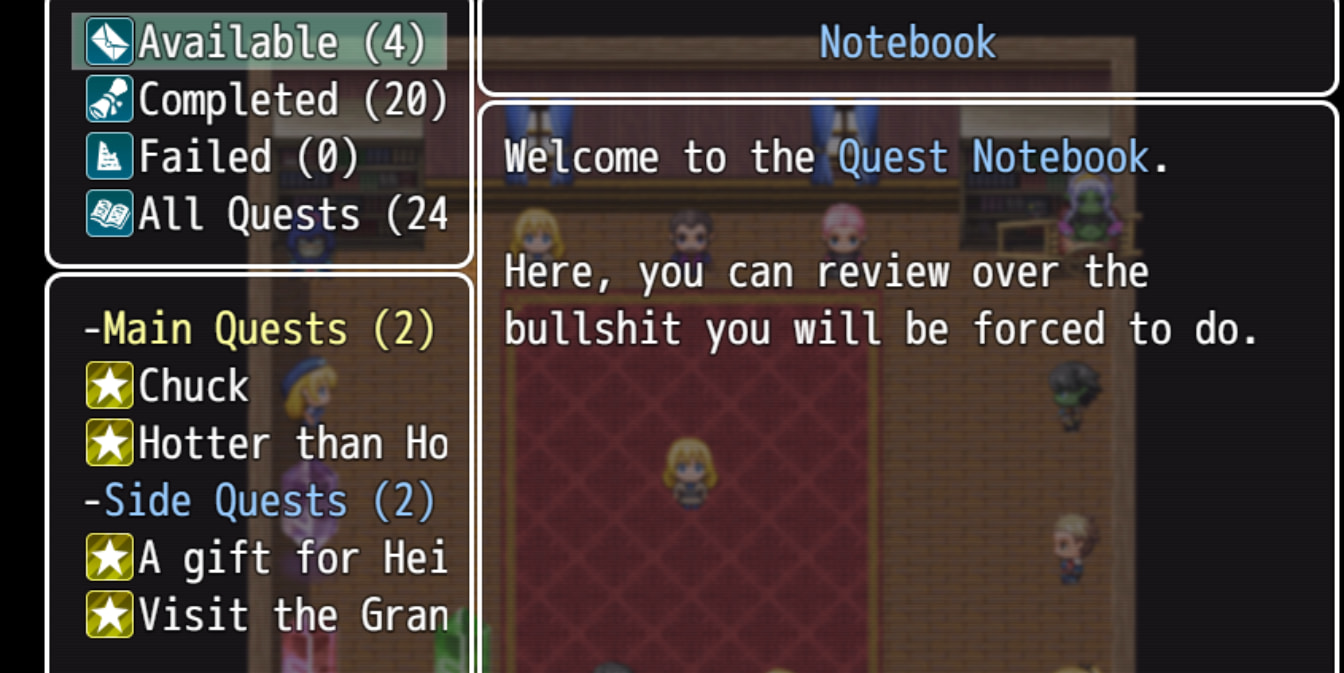
Task: Select the Available quests category
Action: (x=259, y=42)
